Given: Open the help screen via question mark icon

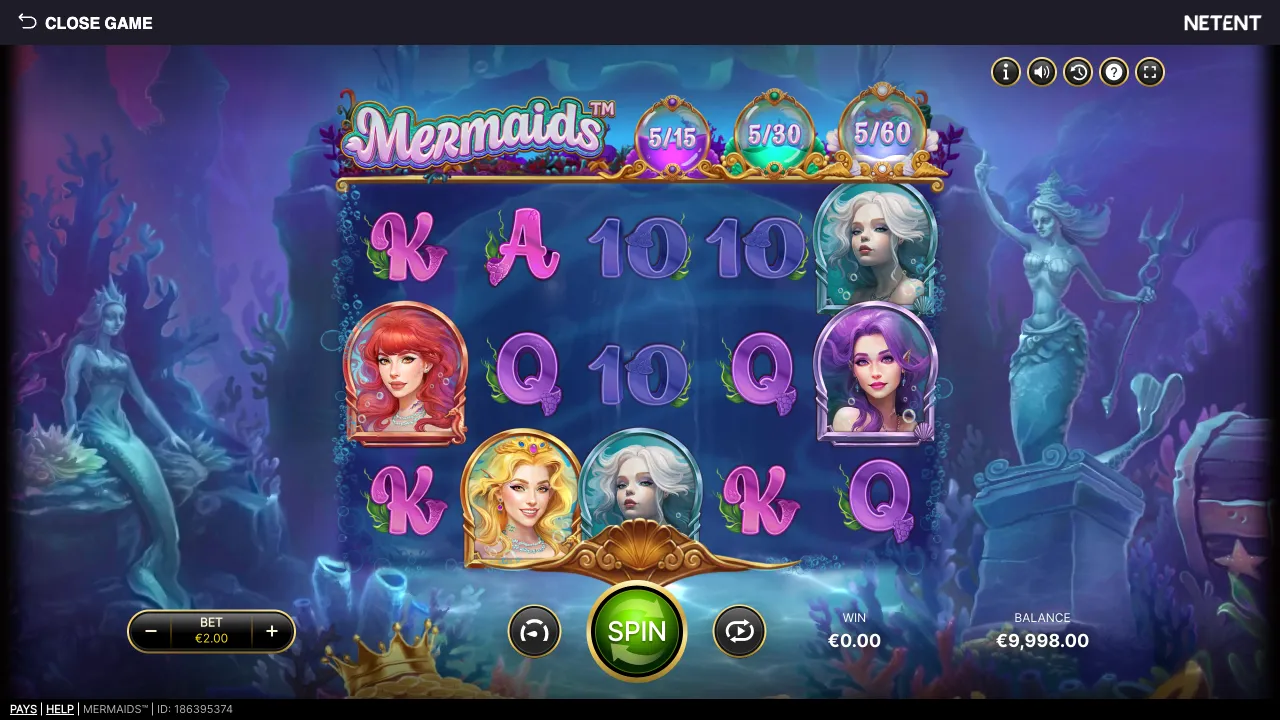Looking at the screenshot, I should click(1113, 72).
